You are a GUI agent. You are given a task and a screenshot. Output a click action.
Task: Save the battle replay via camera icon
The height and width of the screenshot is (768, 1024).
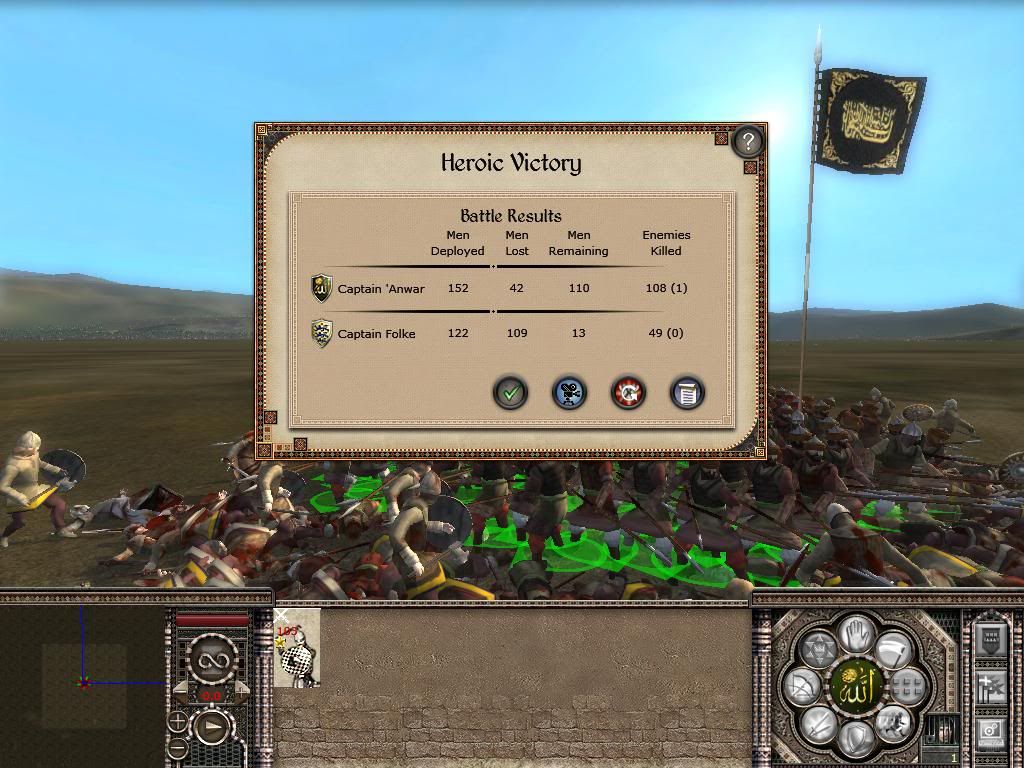tap(570, 392)
